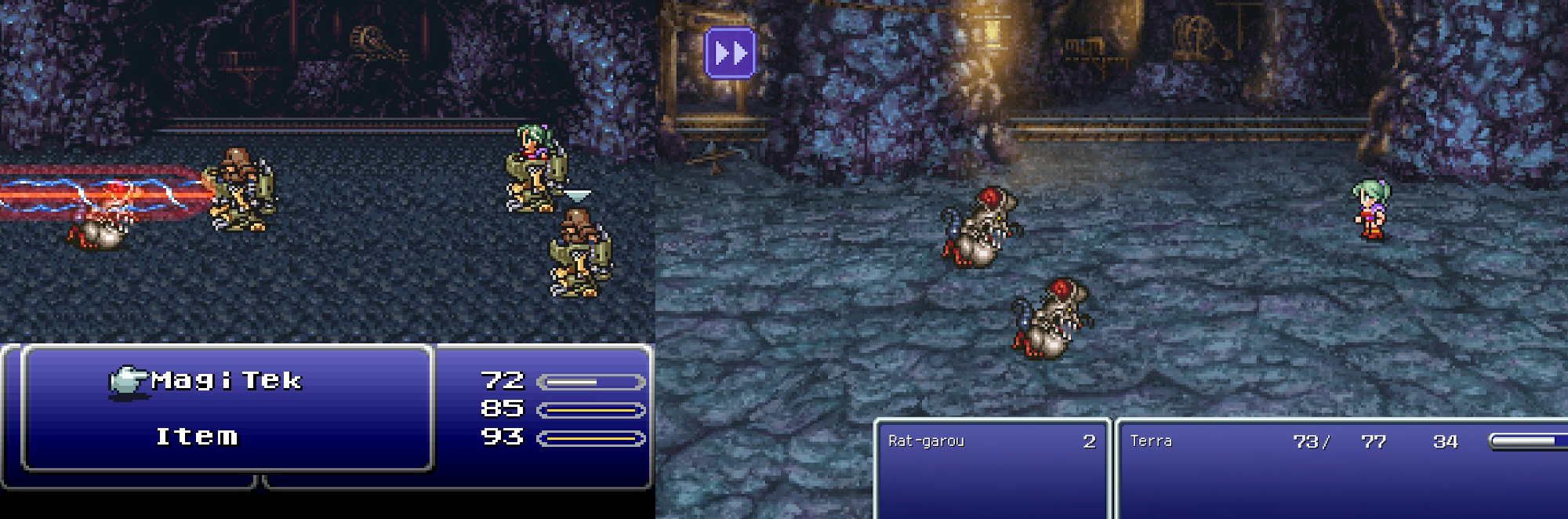Viewport: 1568px width, 519px height.
Task: Choose the Item battle command
Action: click(x=196, y=437)
